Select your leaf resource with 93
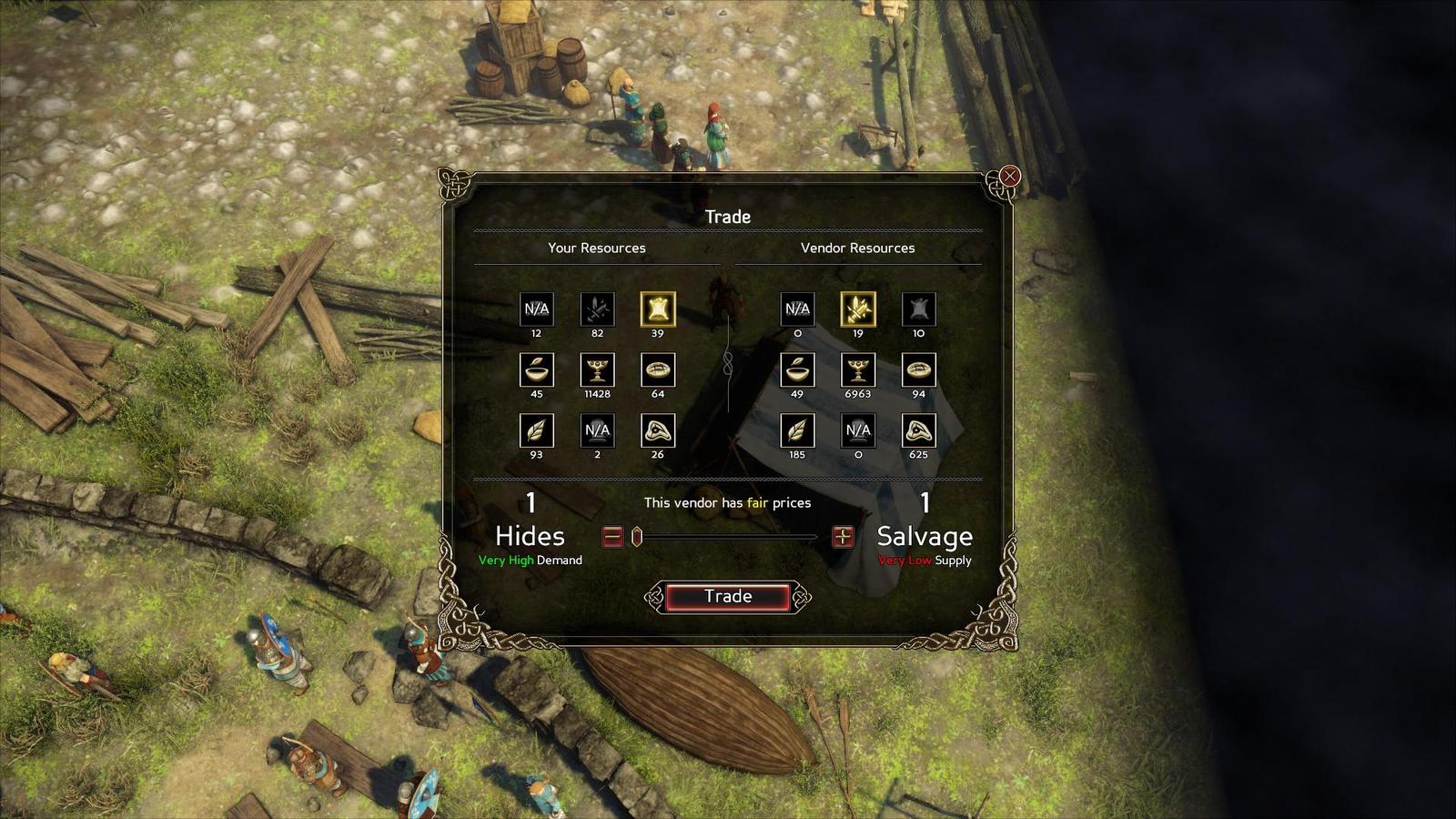The width and height of the screenshot is (1456, 819). coord(536,430)
